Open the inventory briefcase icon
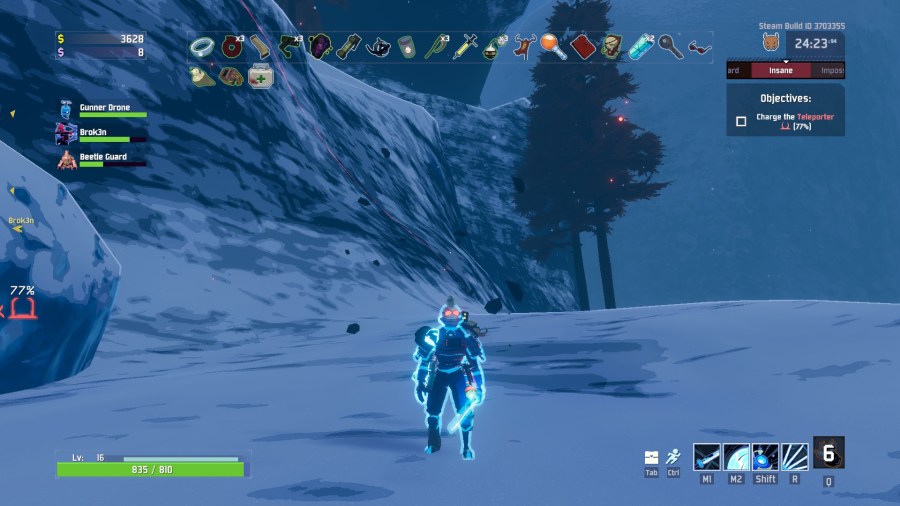Viewport: 900px width, 506px height. pos(651,457)
